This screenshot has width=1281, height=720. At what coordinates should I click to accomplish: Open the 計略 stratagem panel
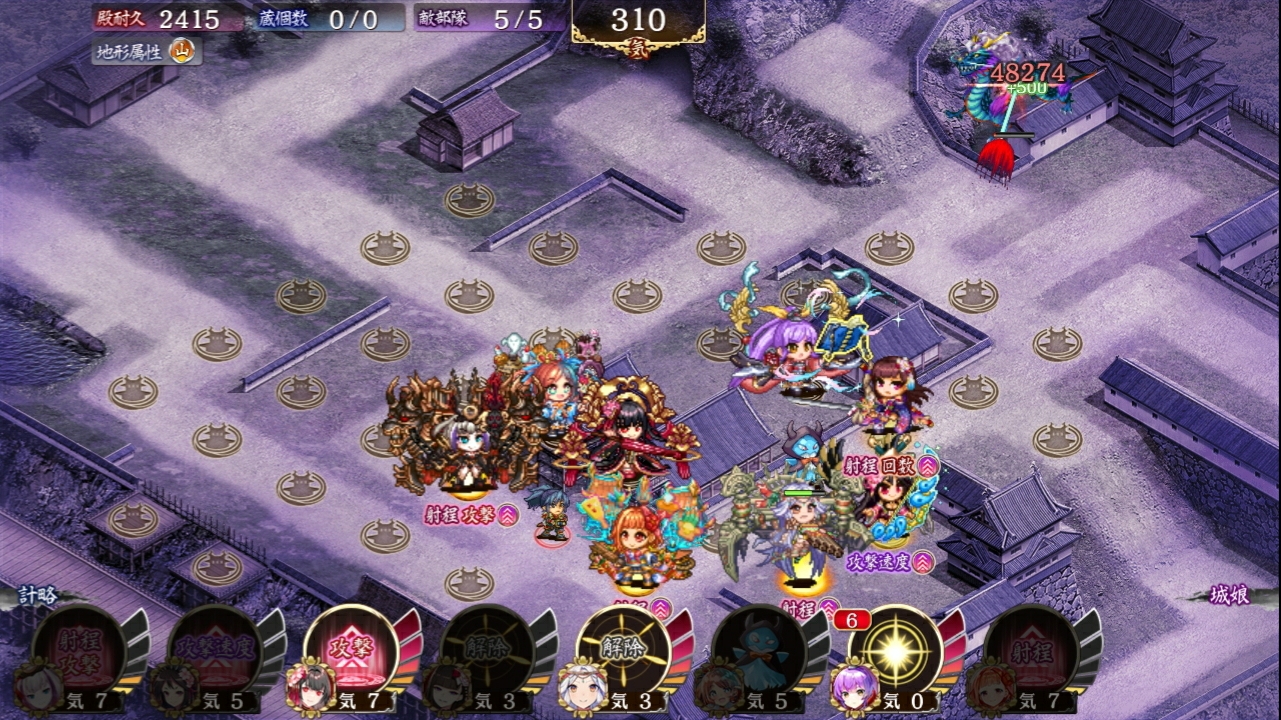coord(40,595)
